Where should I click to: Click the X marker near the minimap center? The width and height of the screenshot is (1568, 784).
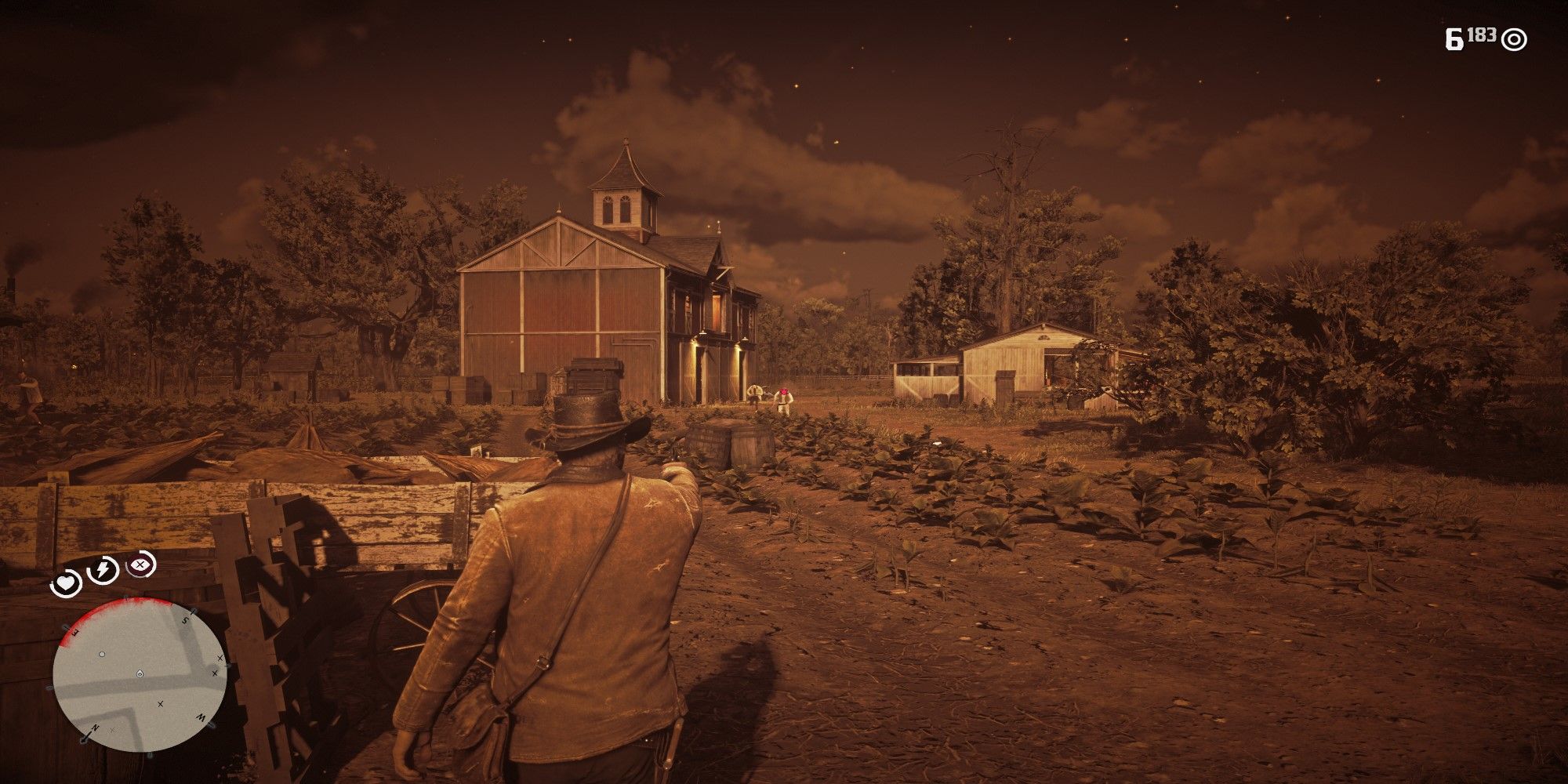[x=160, y=705]
